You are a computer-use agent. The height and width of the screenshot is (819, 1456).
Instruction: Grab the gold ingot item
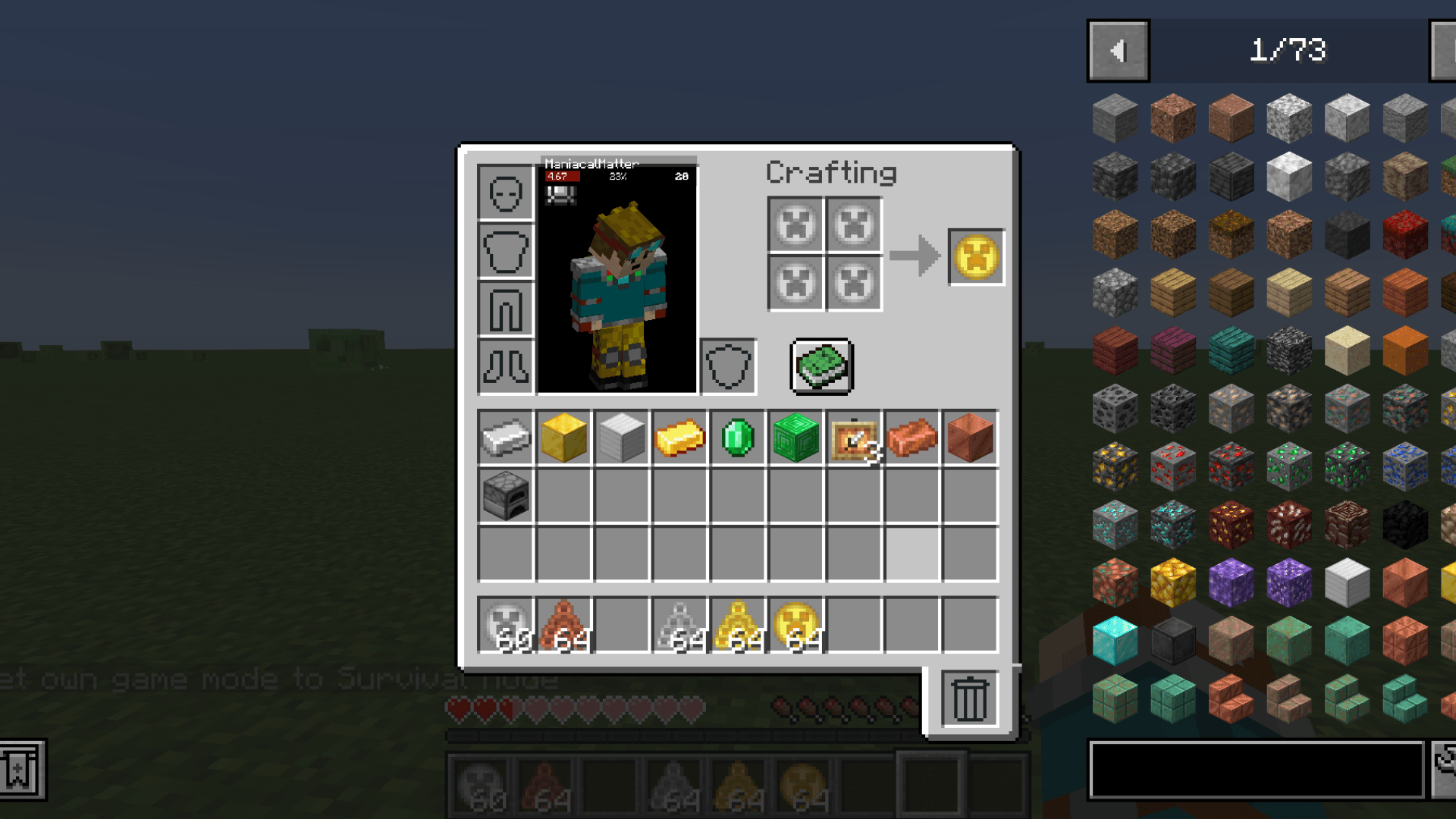[679, 438]
